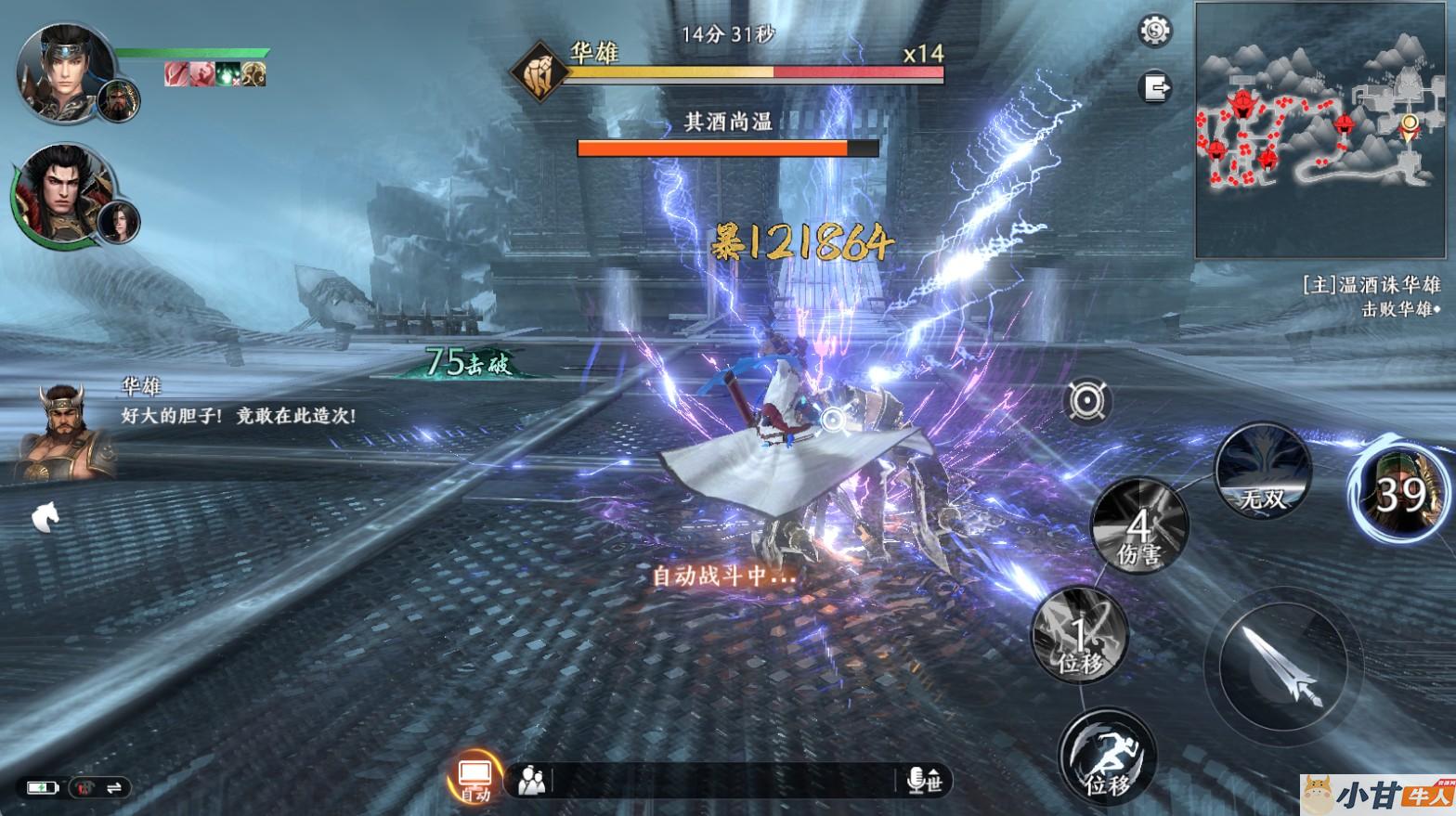Open the team chat people icon
This screenshot has width=1456, height=816.
click(532, 781)
